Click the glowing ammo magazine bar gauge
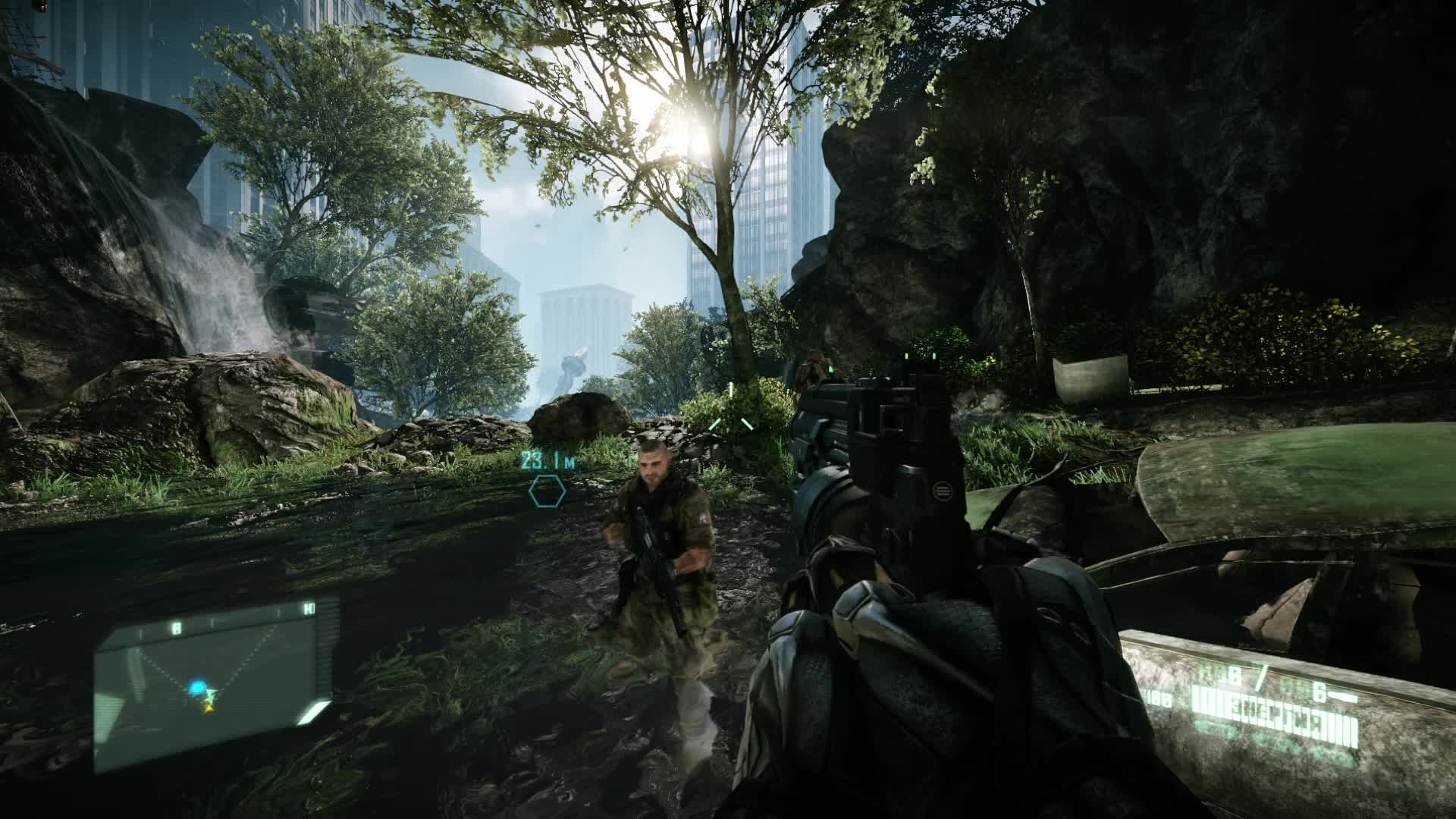The width and height of the screenshot is (1456, 819). point(1274,717)
